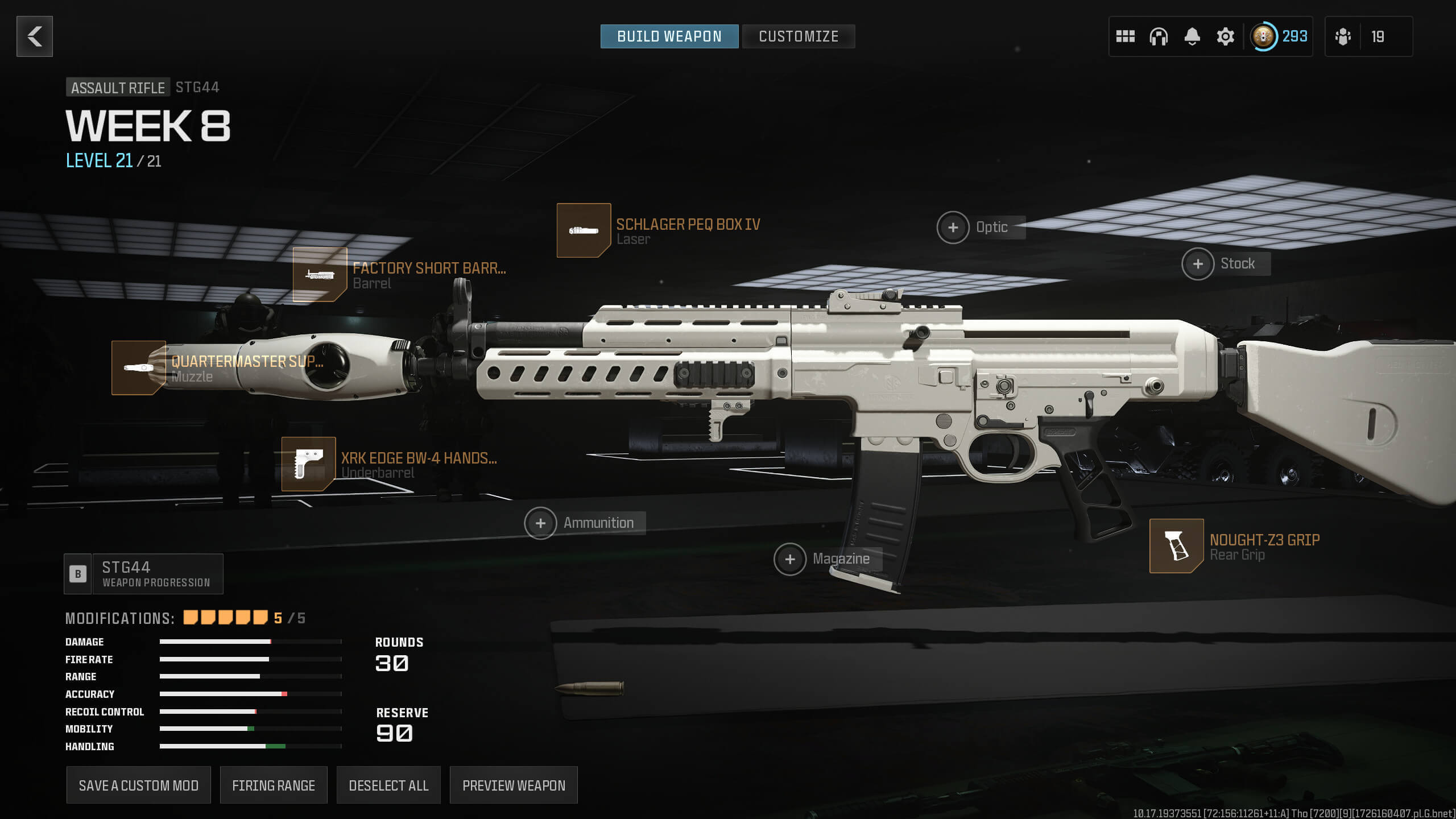Enter the Firing Range
This screenshot has height=819, width=1456.
(x=274, y=785)
